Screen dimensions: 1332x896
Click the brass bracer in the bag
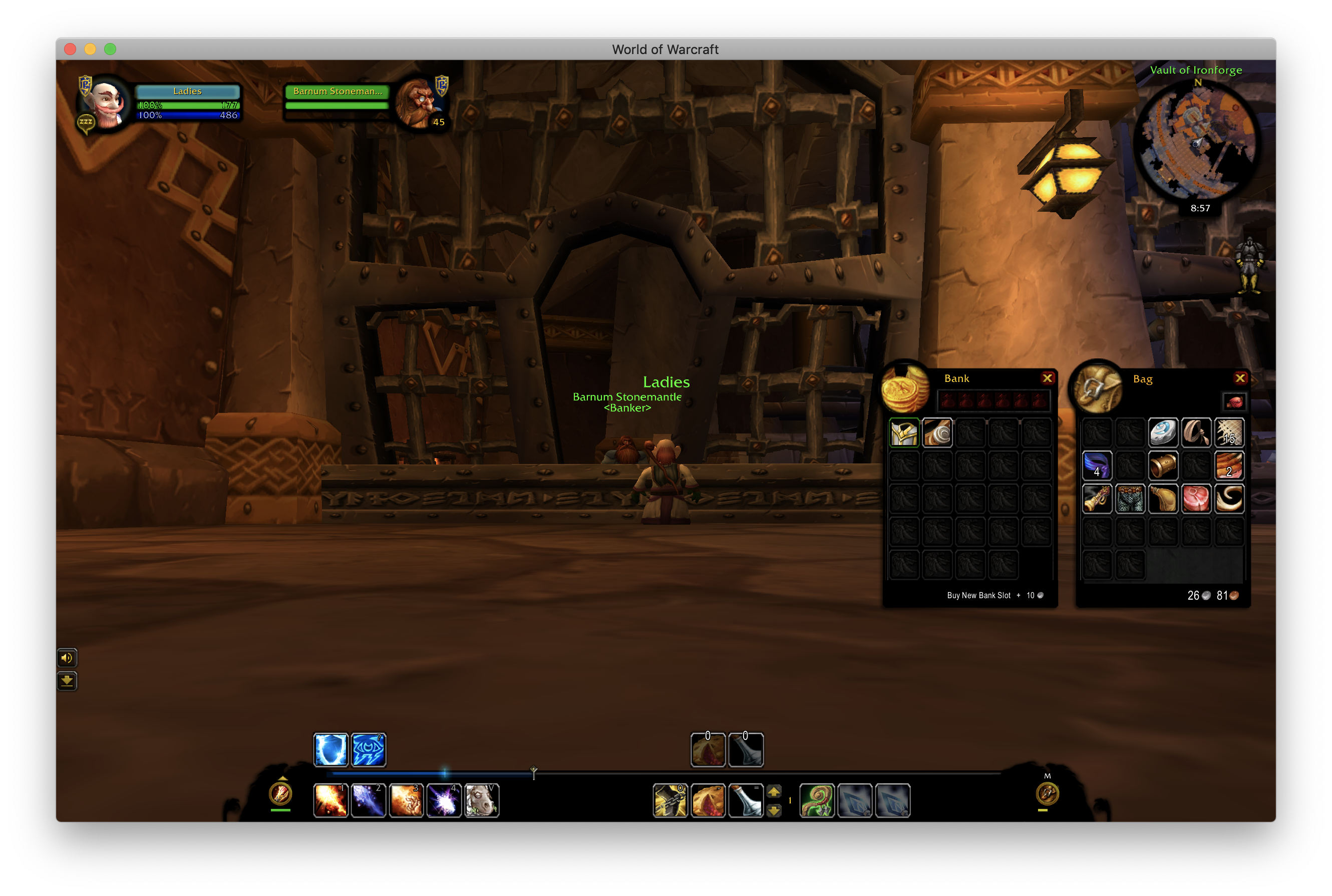pos(1163,466)
